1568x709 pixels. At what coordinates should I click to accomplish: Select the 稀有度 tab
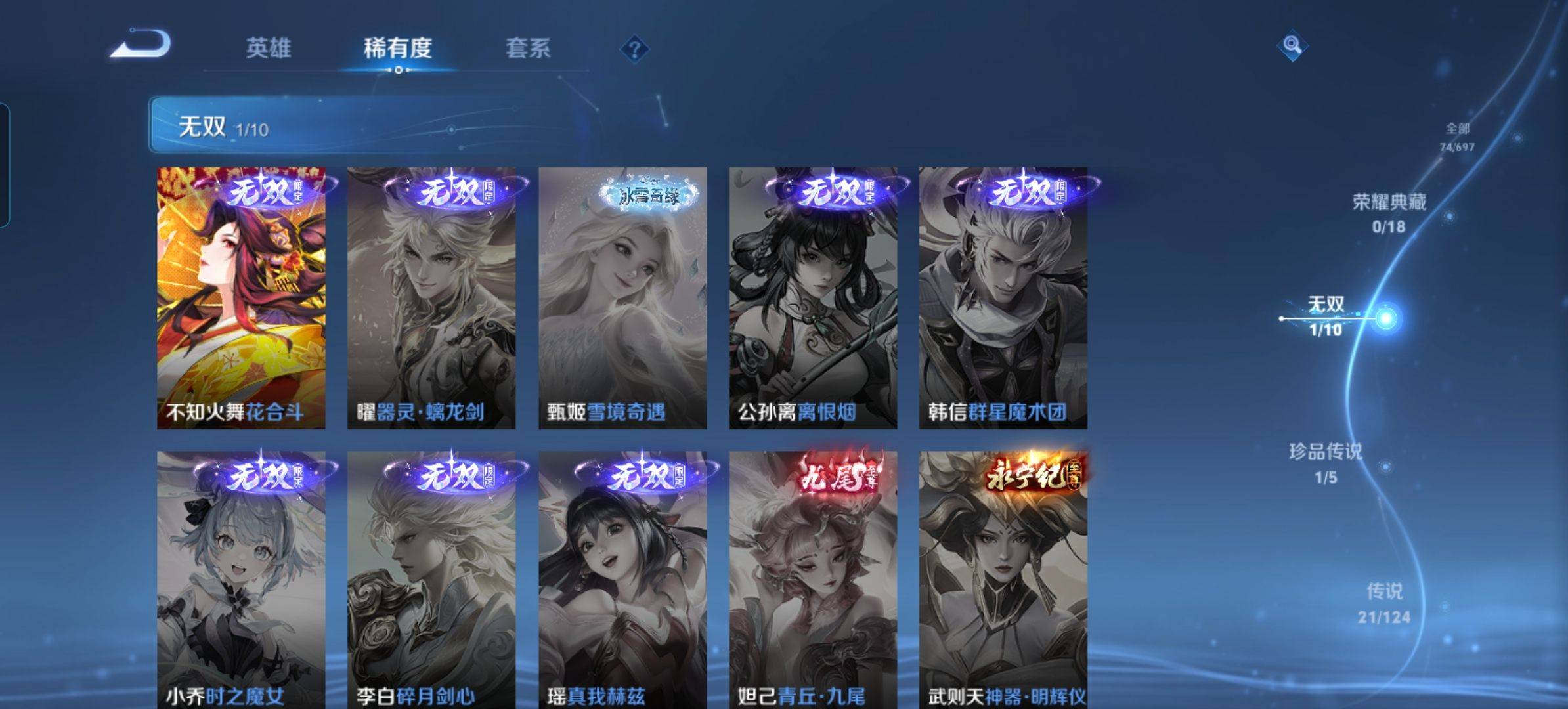coord(397,48)
